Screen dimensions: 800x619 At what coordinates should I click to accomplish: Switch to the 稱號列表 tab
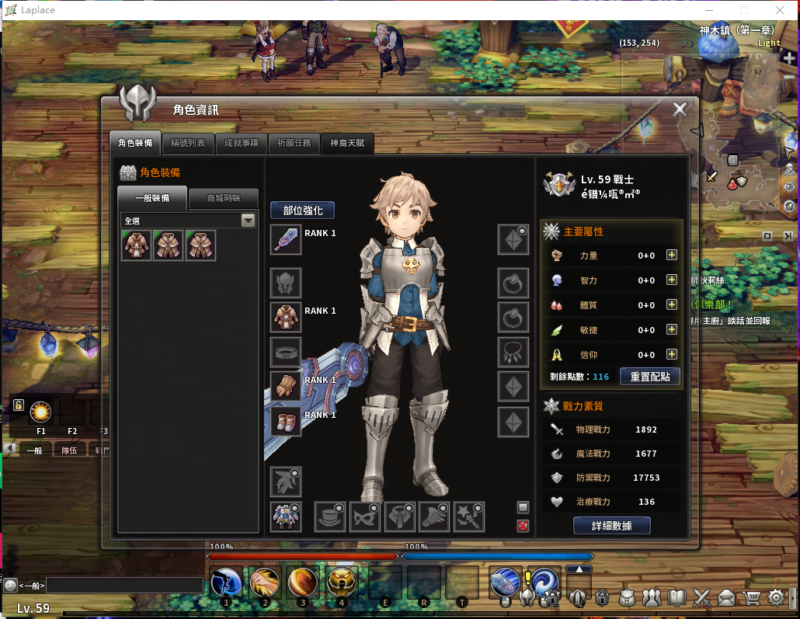pos(187,144)
